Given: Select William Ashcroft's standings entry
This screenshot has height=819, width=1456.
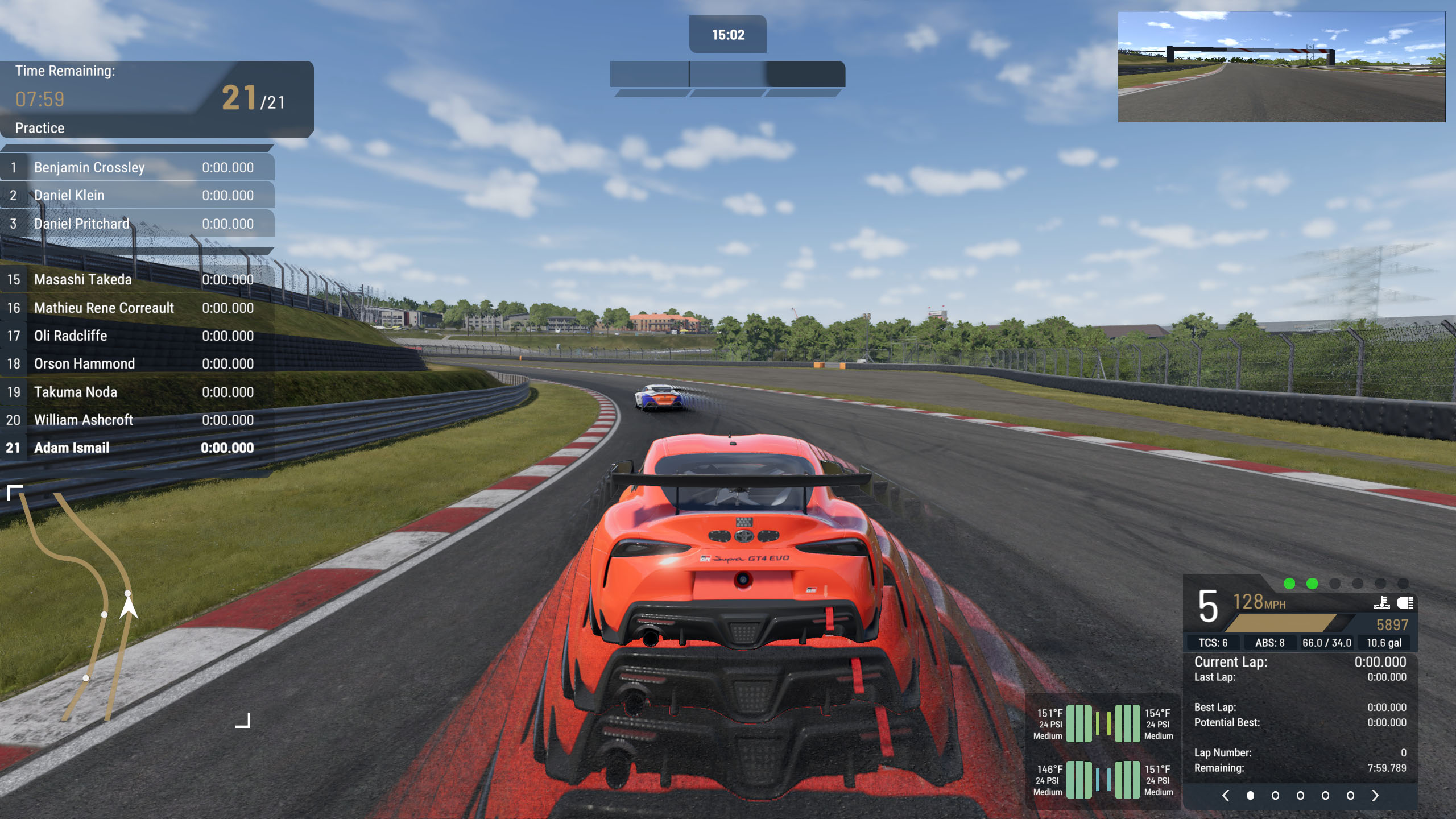Looking at the screenshot, I should (137, 420).
